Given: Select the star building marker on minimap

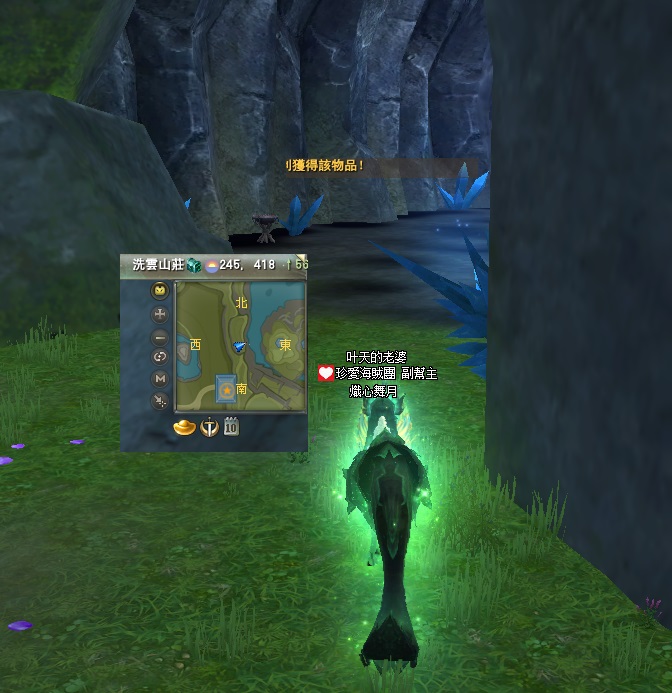Looking at the screenshot, I should (227, 387).
